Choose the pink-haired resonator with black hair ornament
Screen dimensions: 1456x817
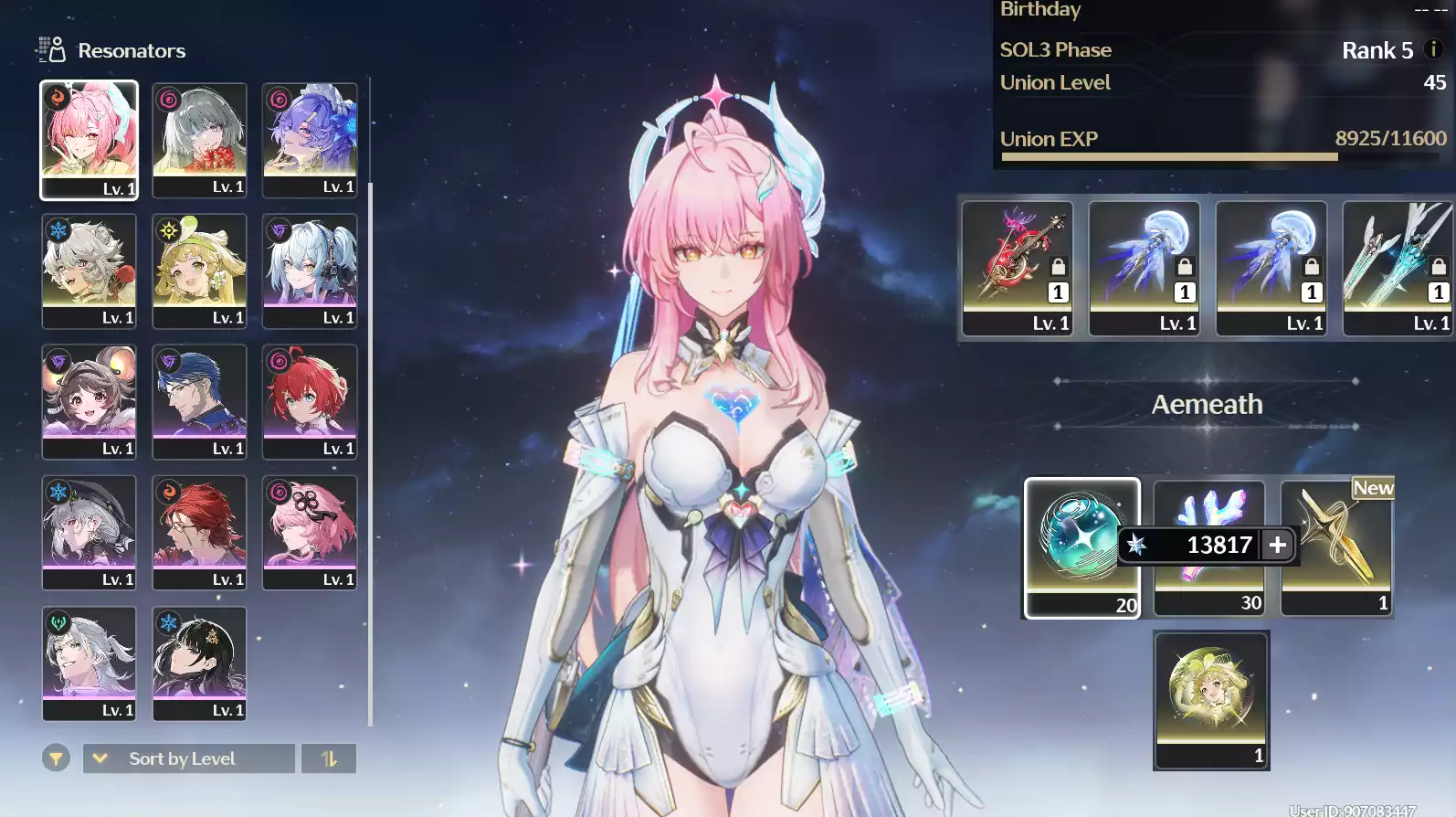tap(310, 532)
